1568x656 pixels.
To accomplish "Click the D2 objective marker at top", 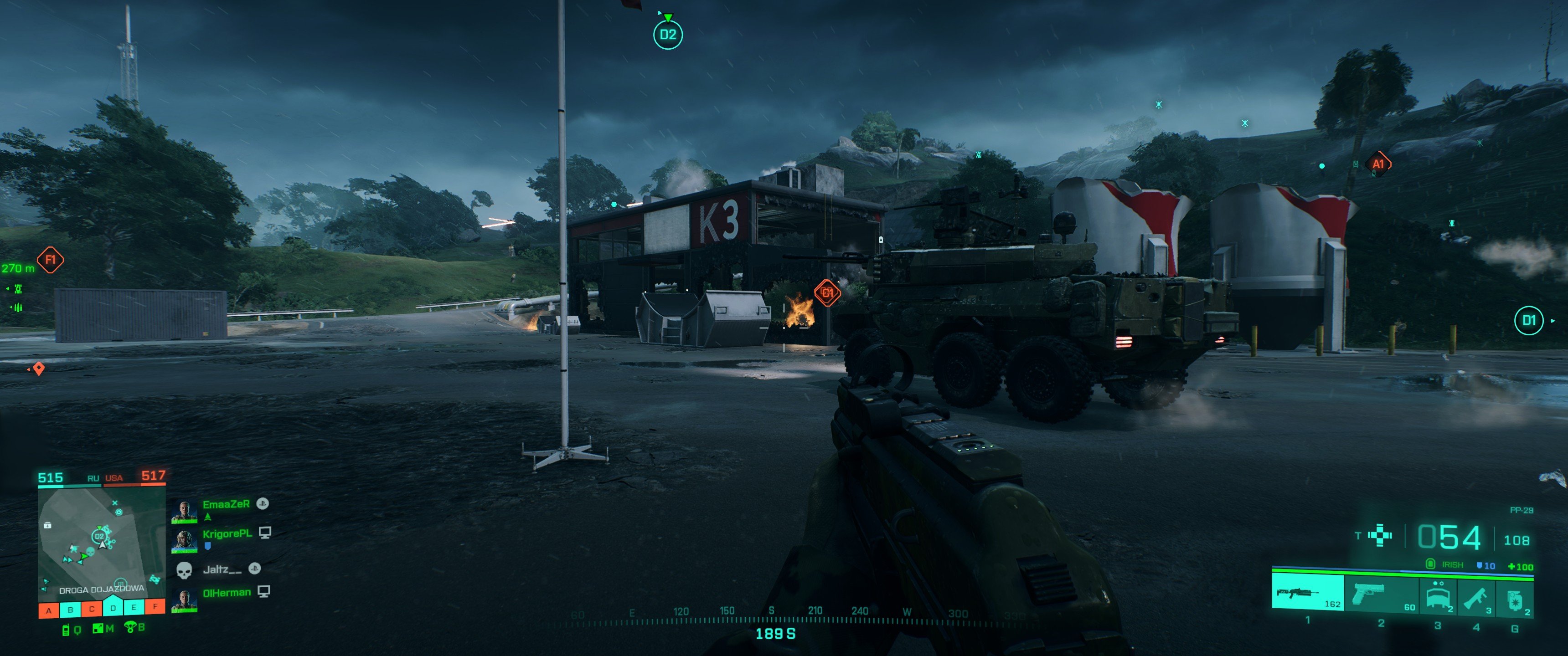I will coord(668,35).
